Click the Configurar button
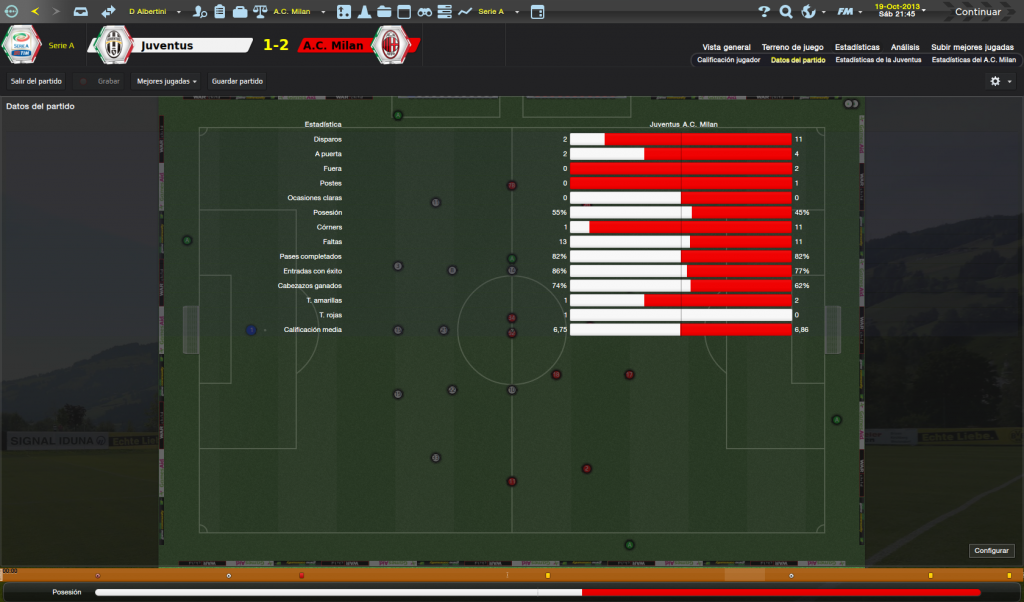This screenshot has width=1024, height=602. (992, 550)
